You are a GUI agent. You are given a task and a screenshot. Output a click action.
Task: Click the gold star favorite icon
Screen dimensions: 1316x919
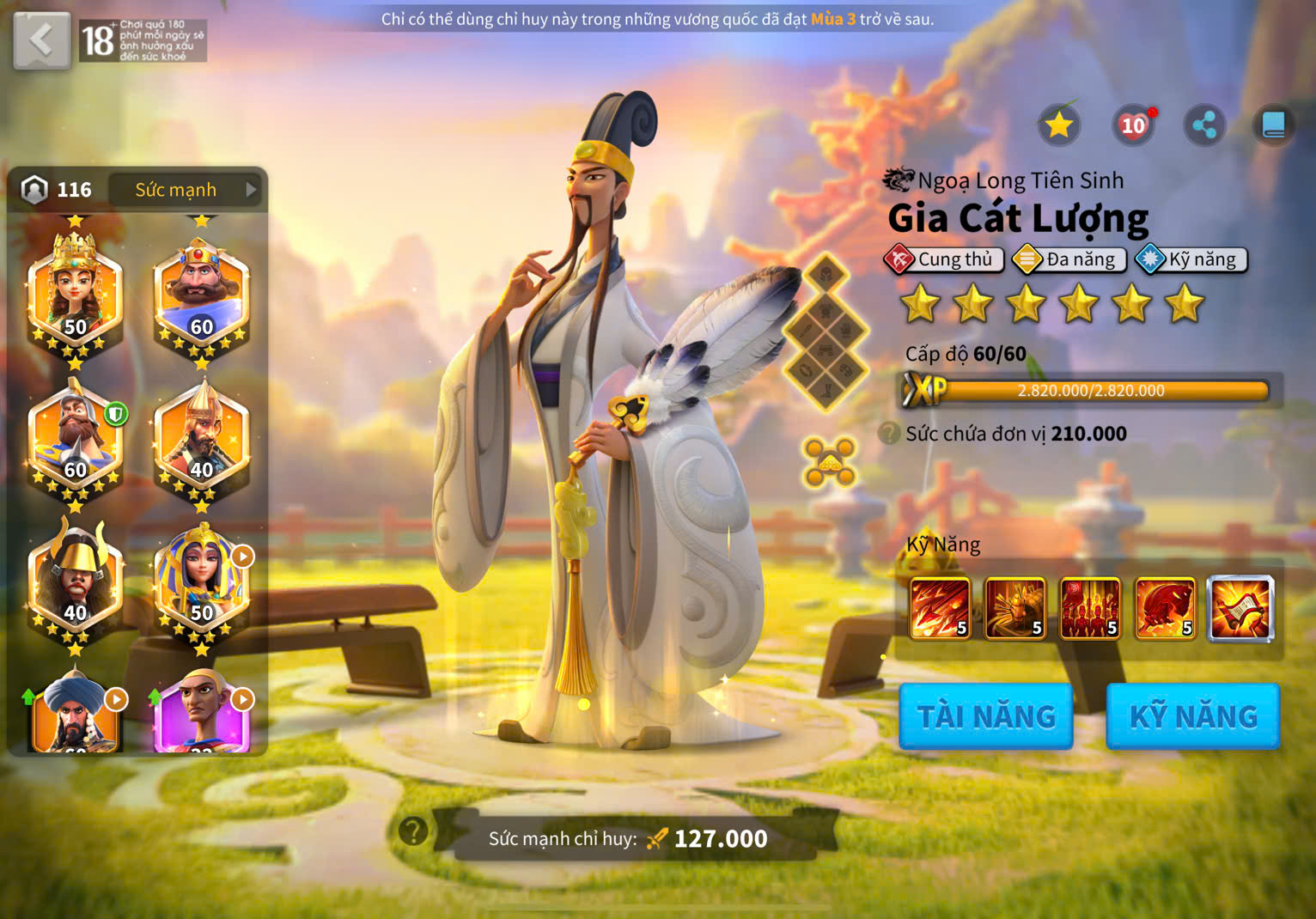pos(1058,125)
